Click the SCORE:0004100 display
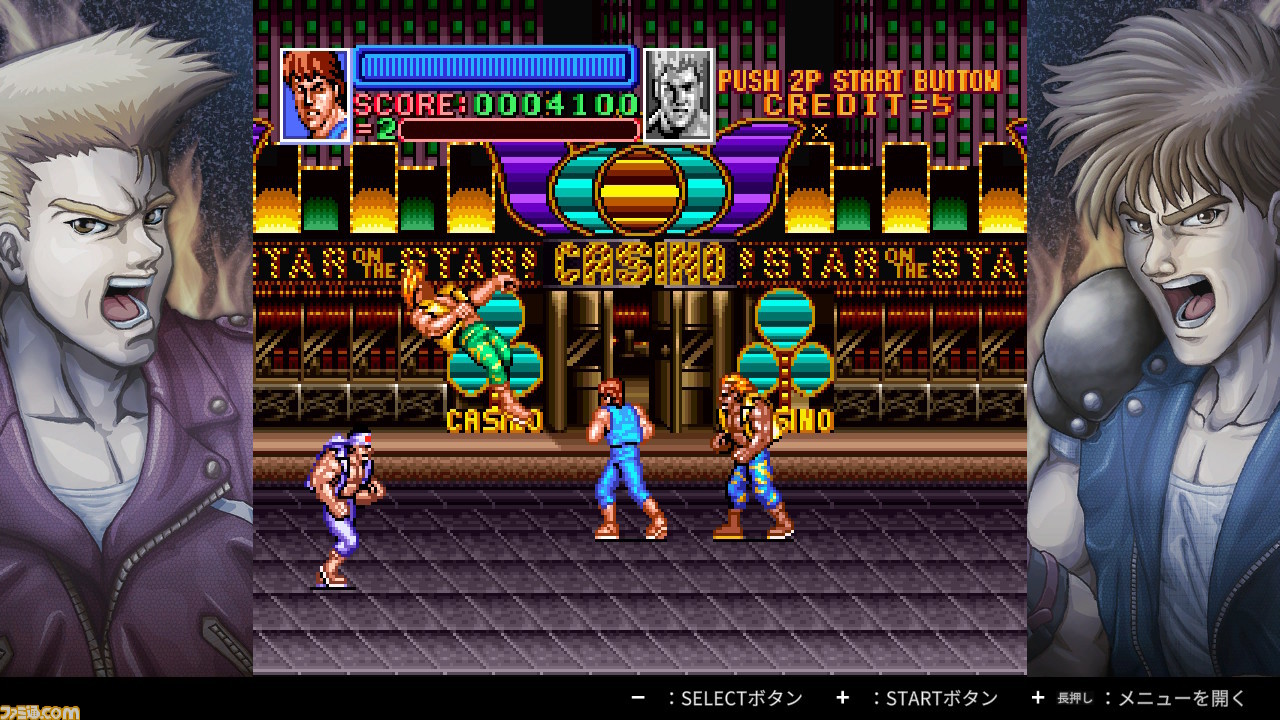This screenshot has height=720, width=1280. pyautogui.click(x=497, y=104)
